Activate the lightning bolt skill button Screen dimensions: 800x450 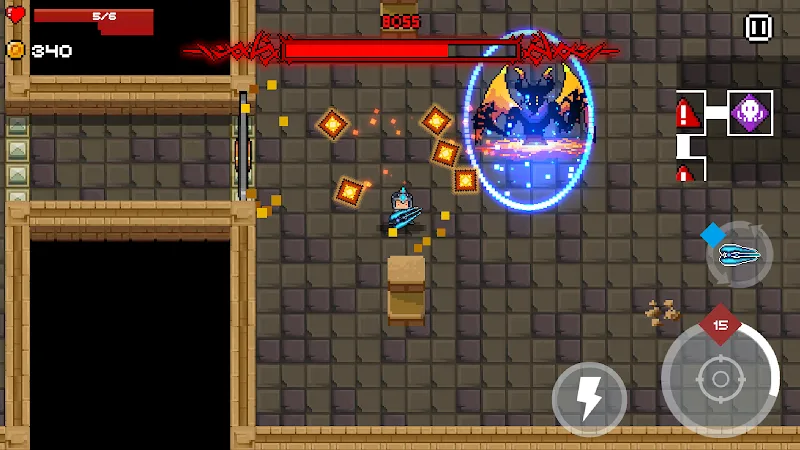coord(589,399)
